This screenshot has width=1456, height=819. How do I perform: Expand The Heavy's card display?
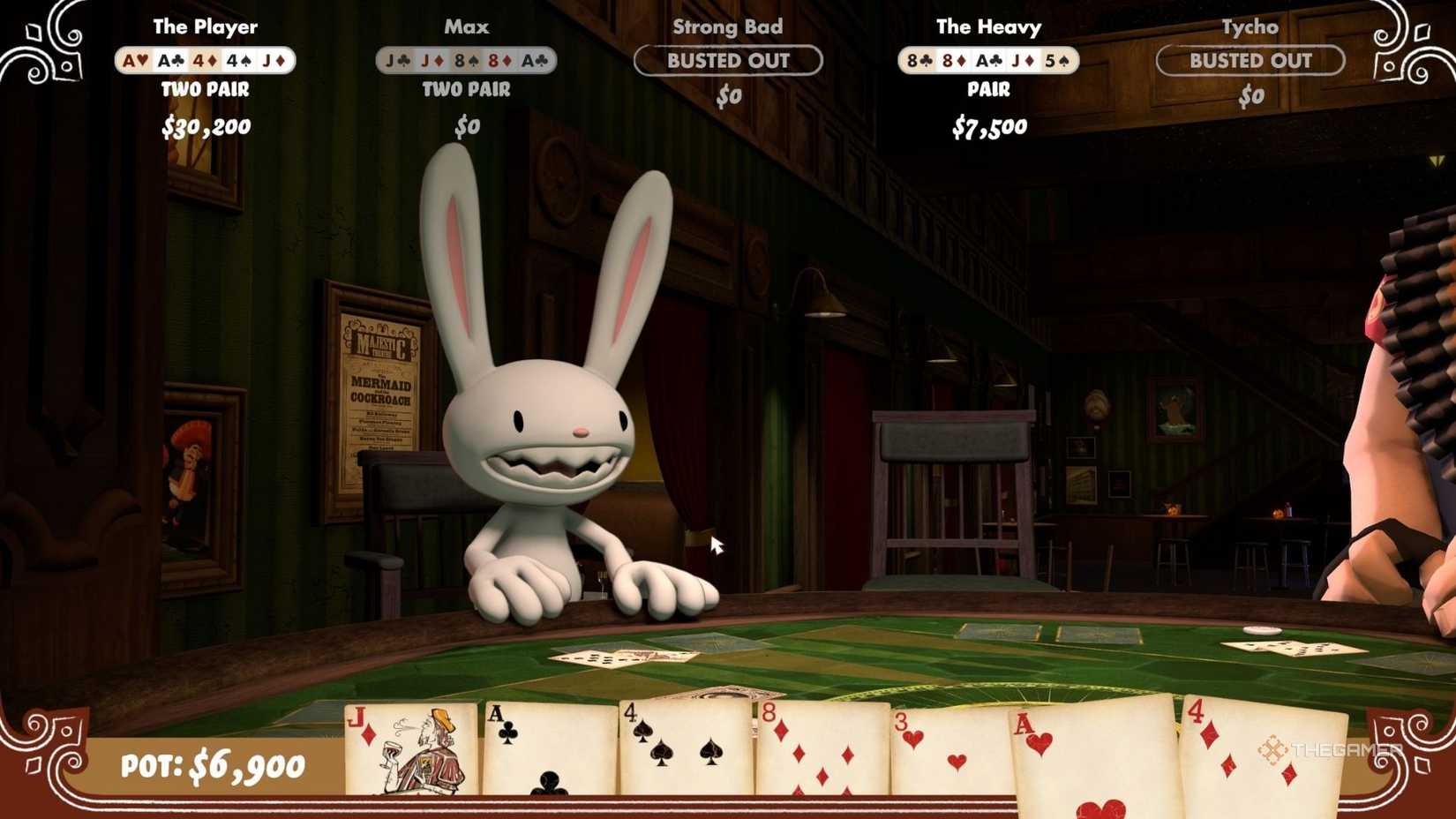[x=988, y=60]
